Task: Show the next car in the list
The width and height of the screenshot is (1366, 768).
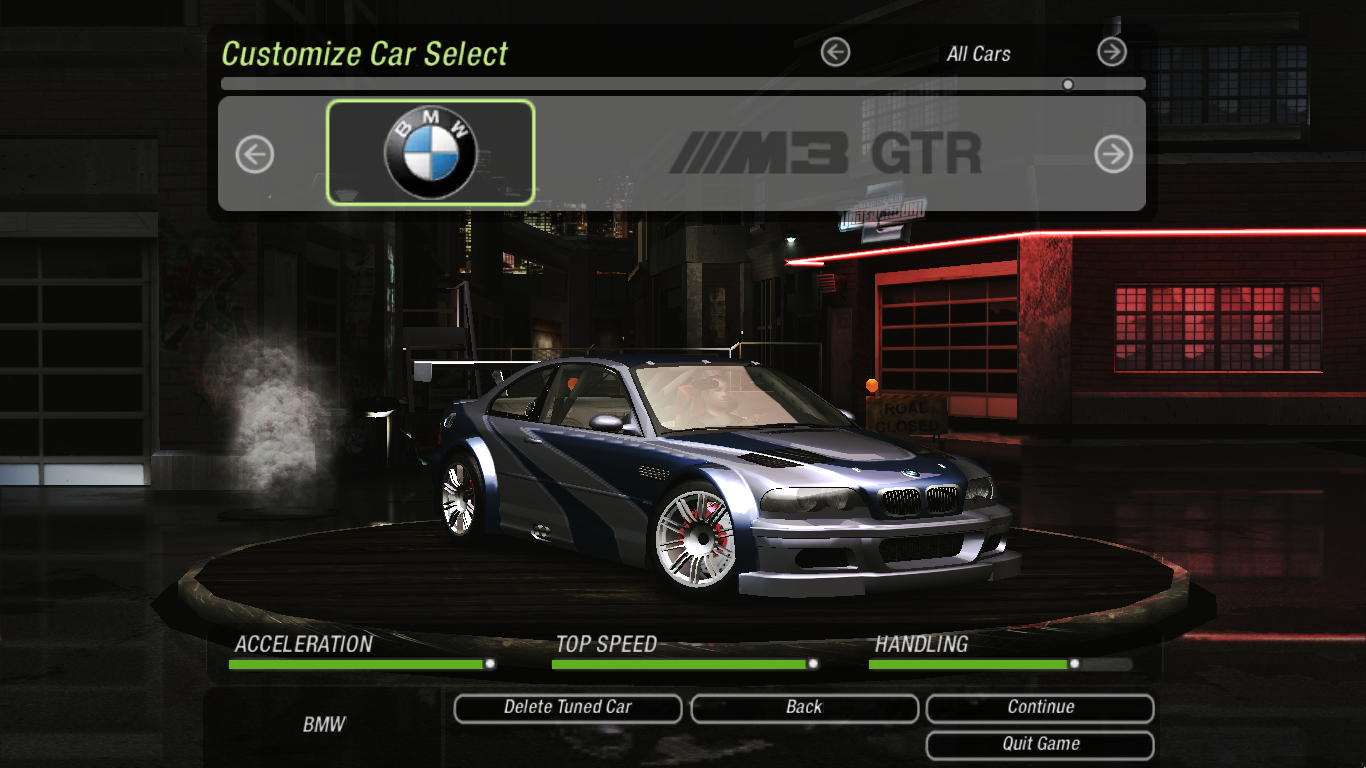Action: pos(1113,154)
